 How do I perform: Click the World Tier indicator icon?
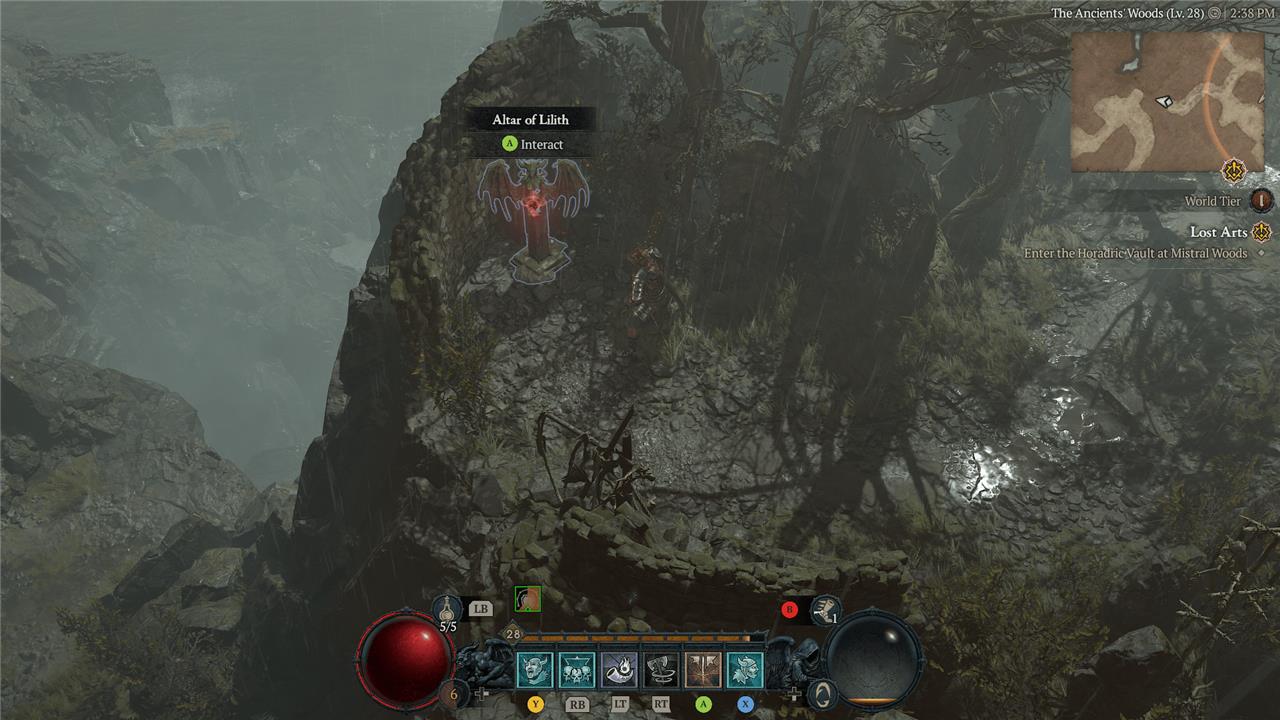[1262, 201]
